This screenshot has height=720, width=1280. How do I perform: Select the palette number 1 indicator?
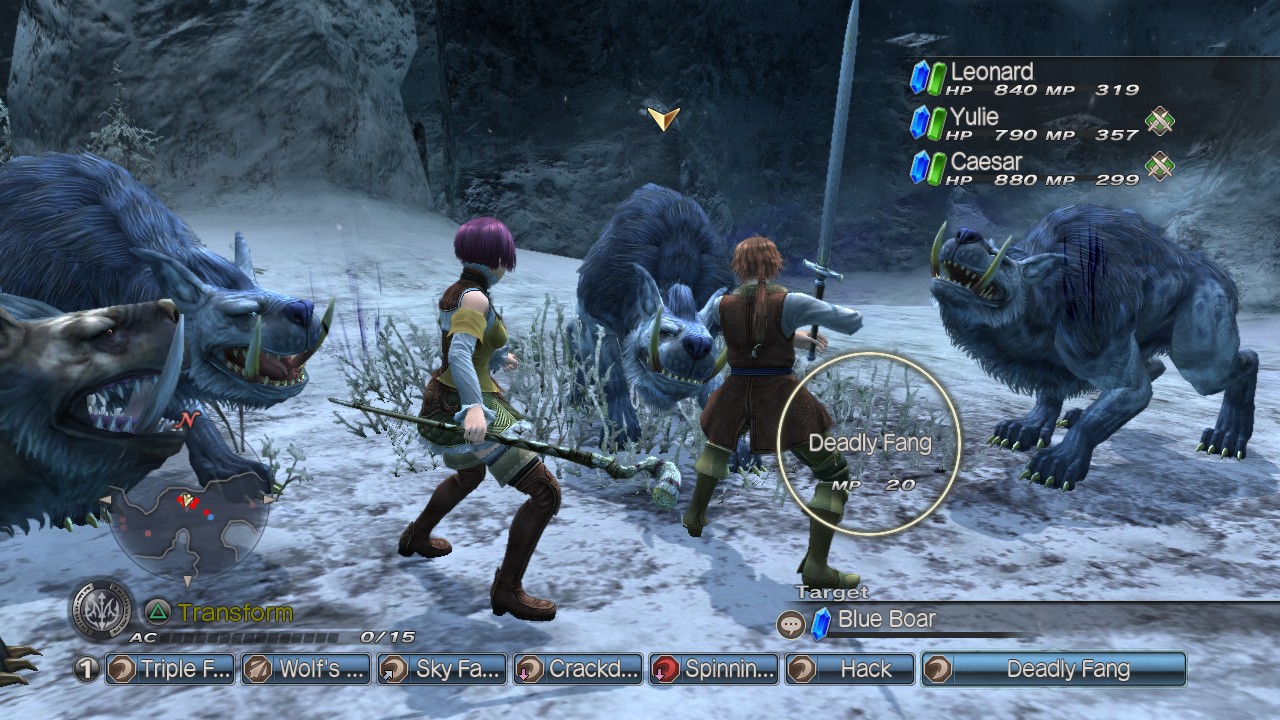click(87, 669)
